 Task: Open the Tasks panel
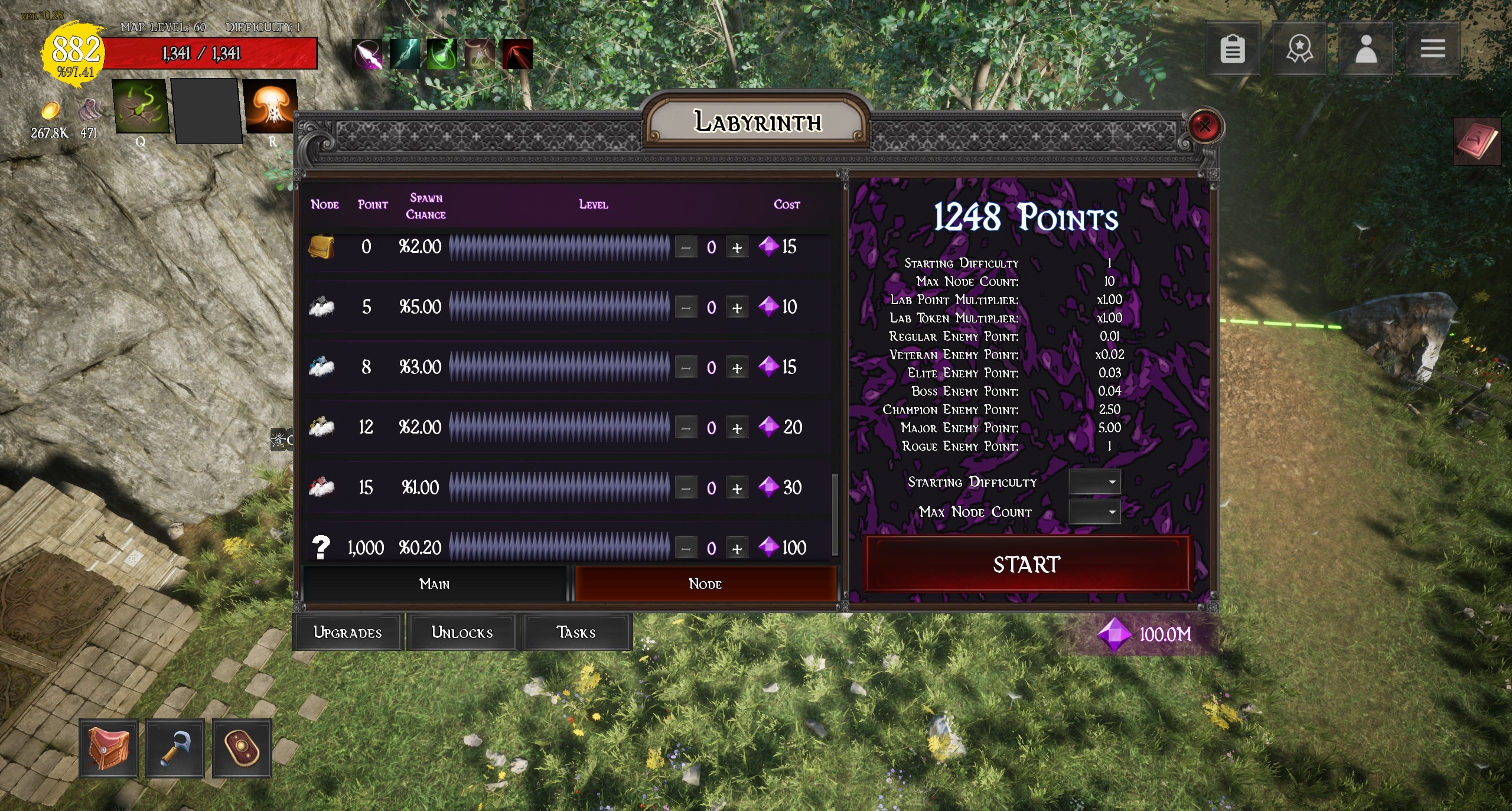coord(576,632)
